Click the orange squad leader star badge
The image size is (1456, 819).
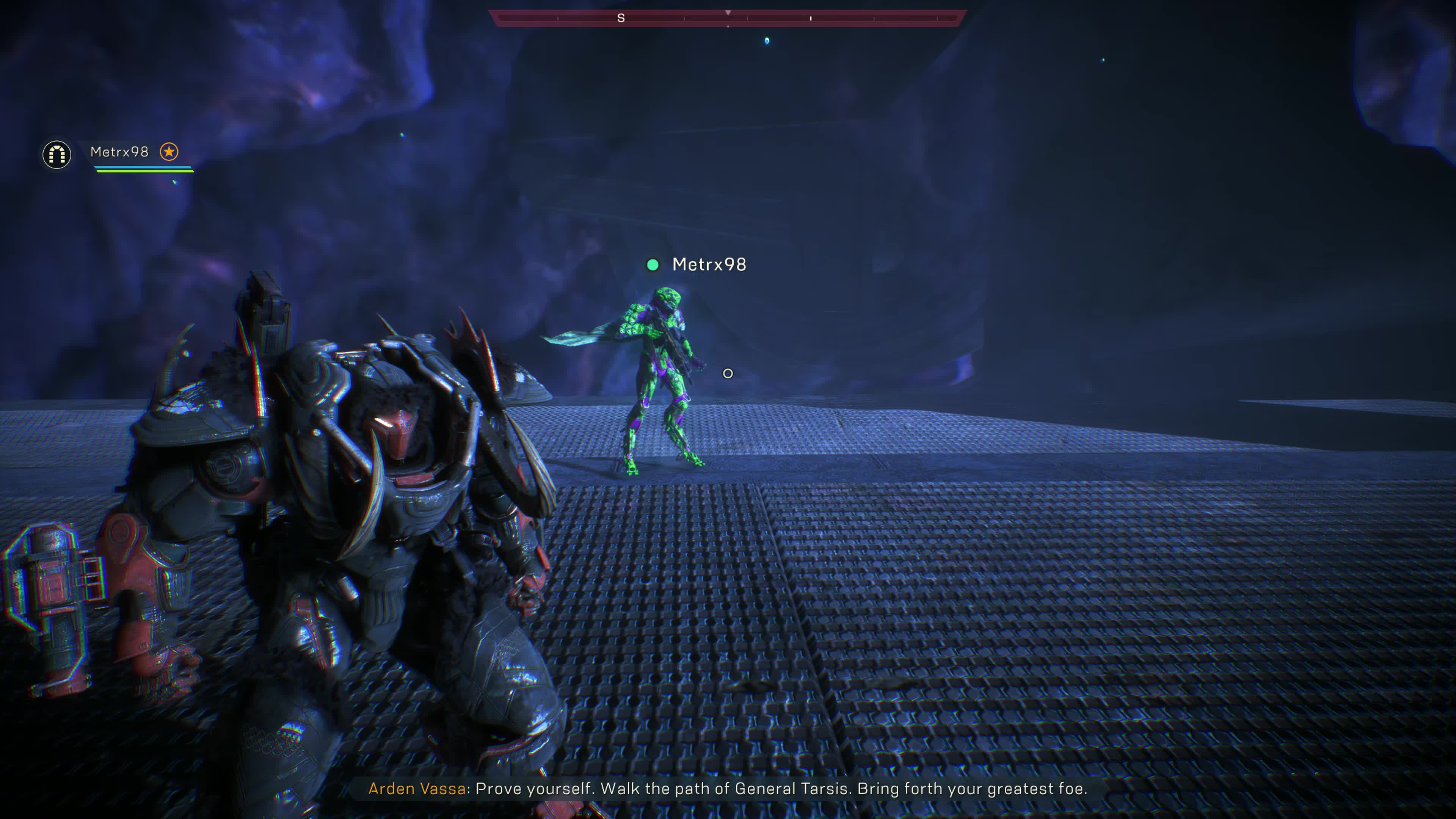tap(169, 152)
